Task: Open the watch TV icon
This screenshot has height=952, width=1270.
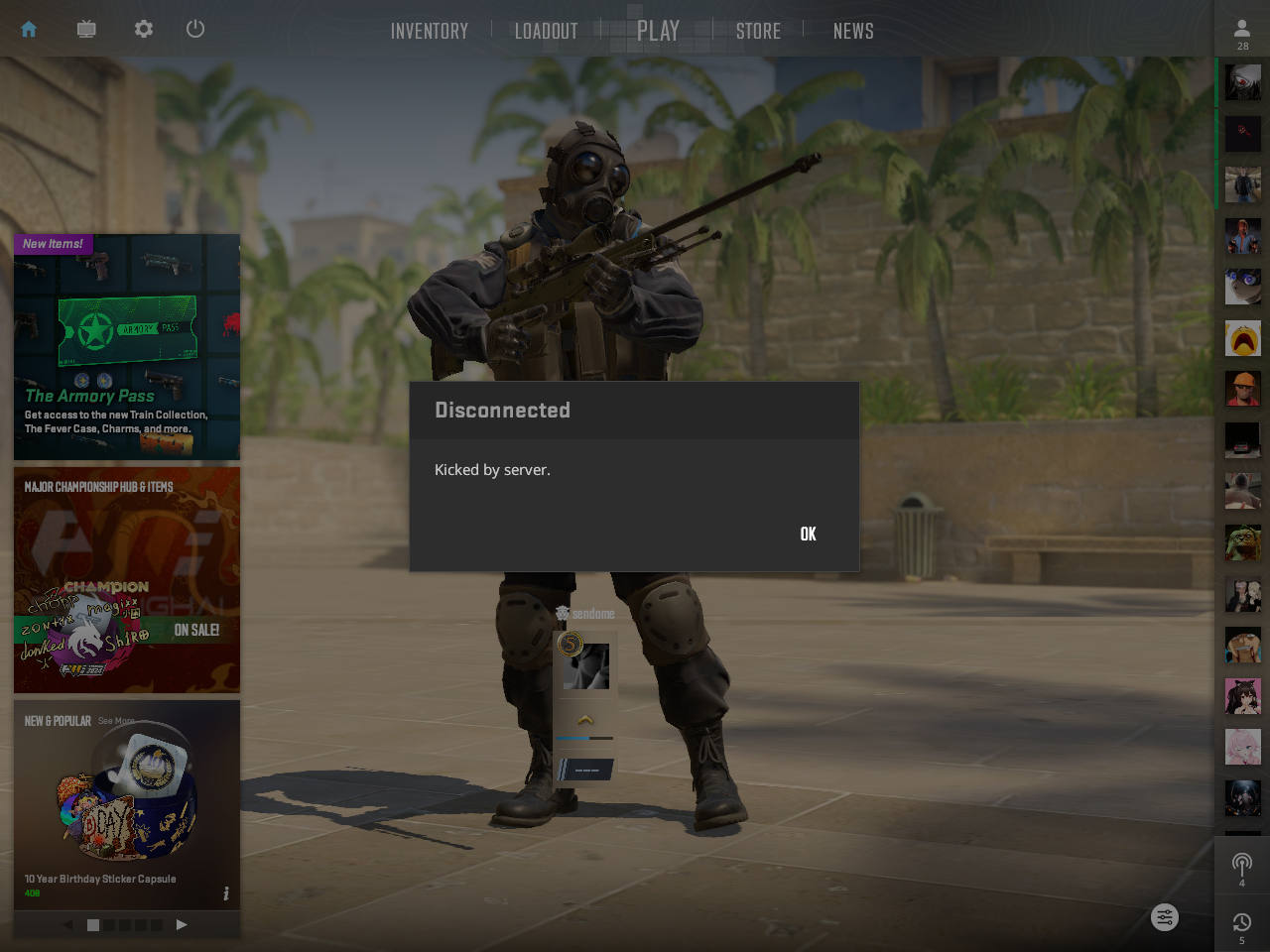Action: click(86, 29)
